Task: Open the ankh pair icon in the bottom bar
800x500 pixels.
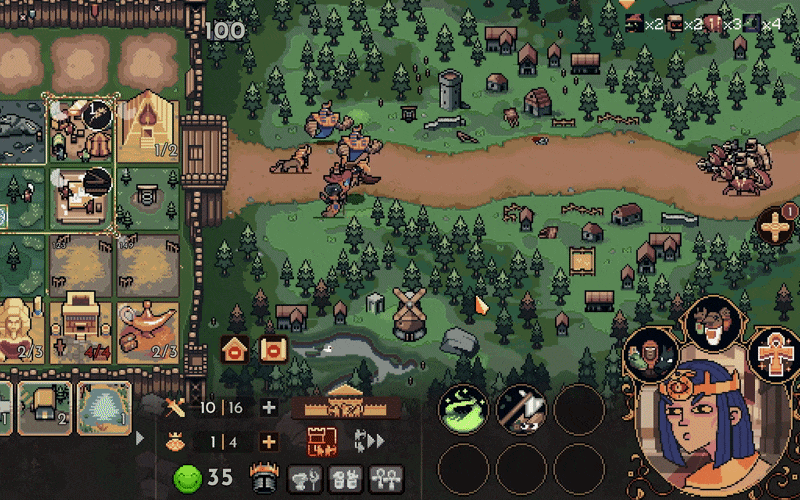Action: [386, 478]
